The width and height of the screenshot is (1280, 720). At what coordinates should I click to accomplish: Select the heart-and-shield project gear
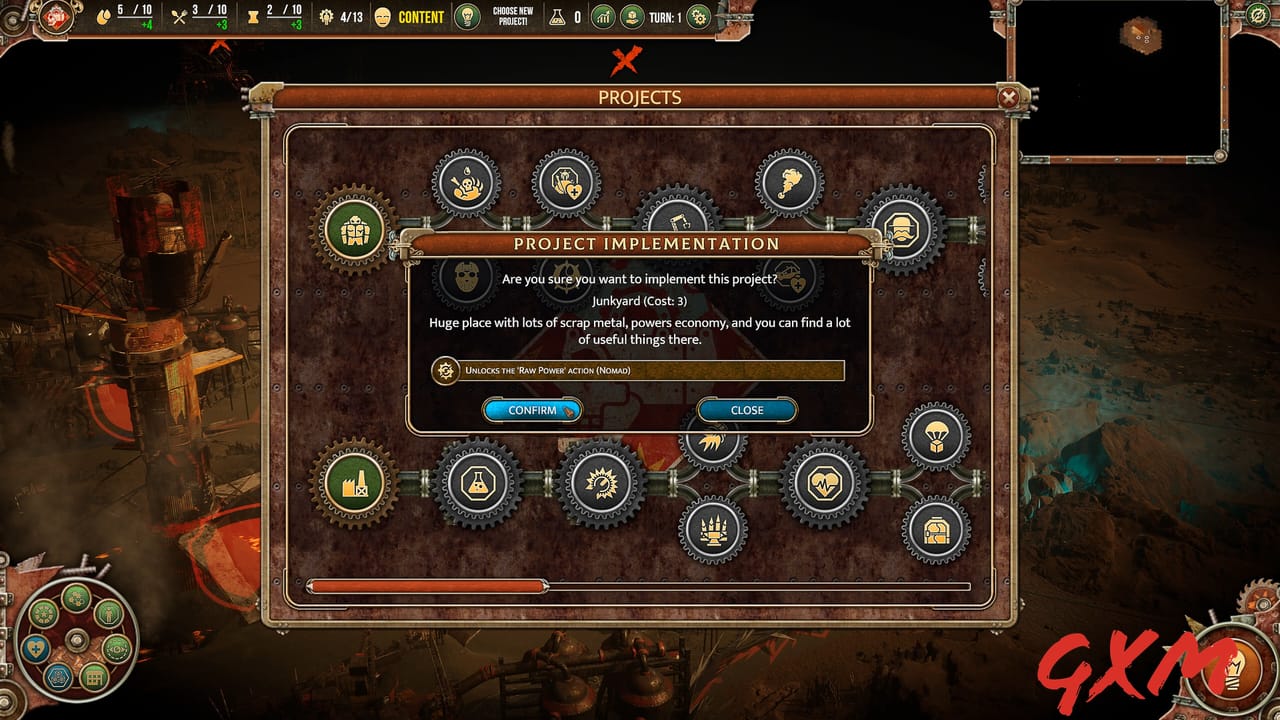(565, 182)
